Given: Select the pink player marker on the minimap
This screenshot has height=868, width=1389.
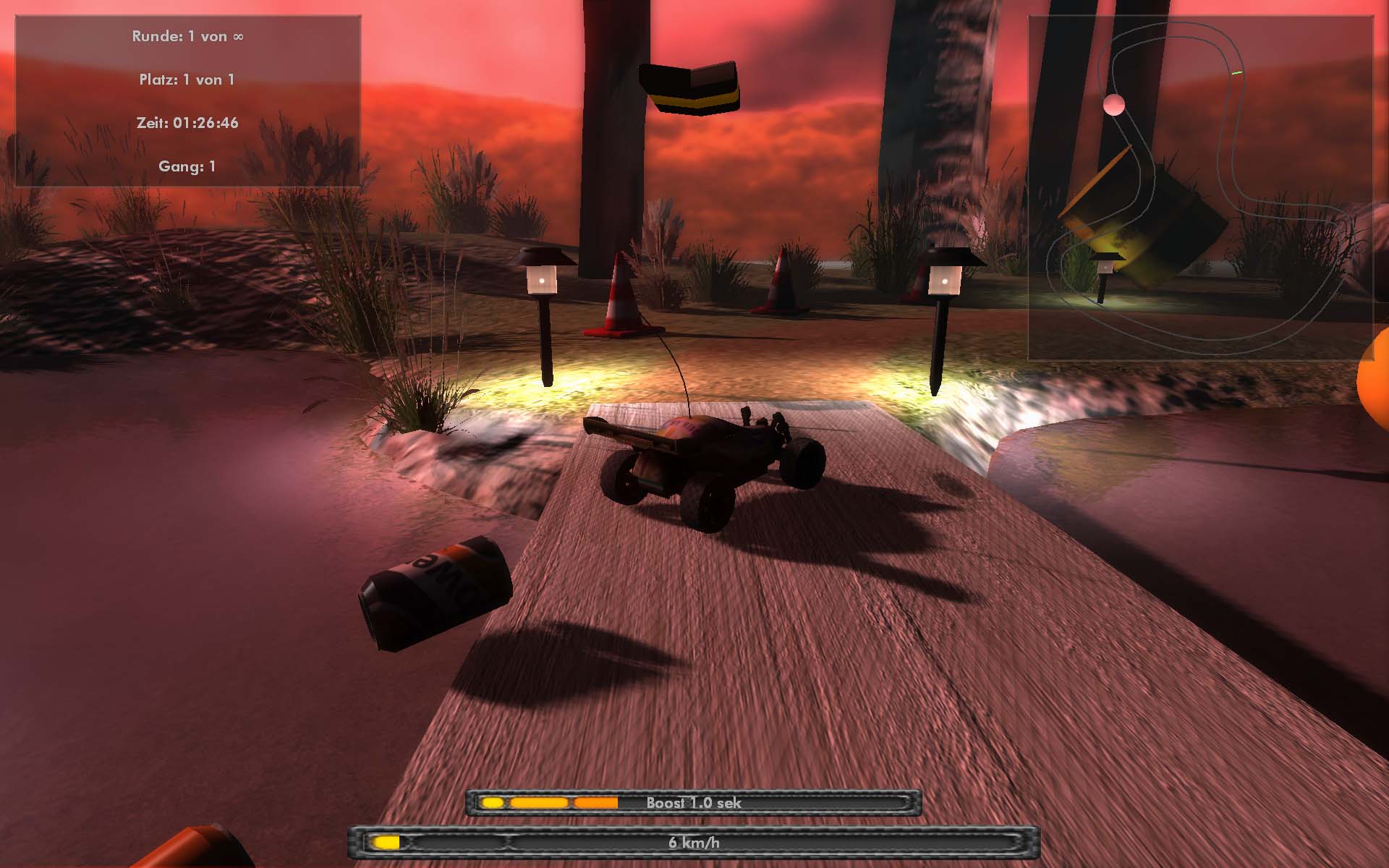Looking at the screenshot, I should [1114, 105].
